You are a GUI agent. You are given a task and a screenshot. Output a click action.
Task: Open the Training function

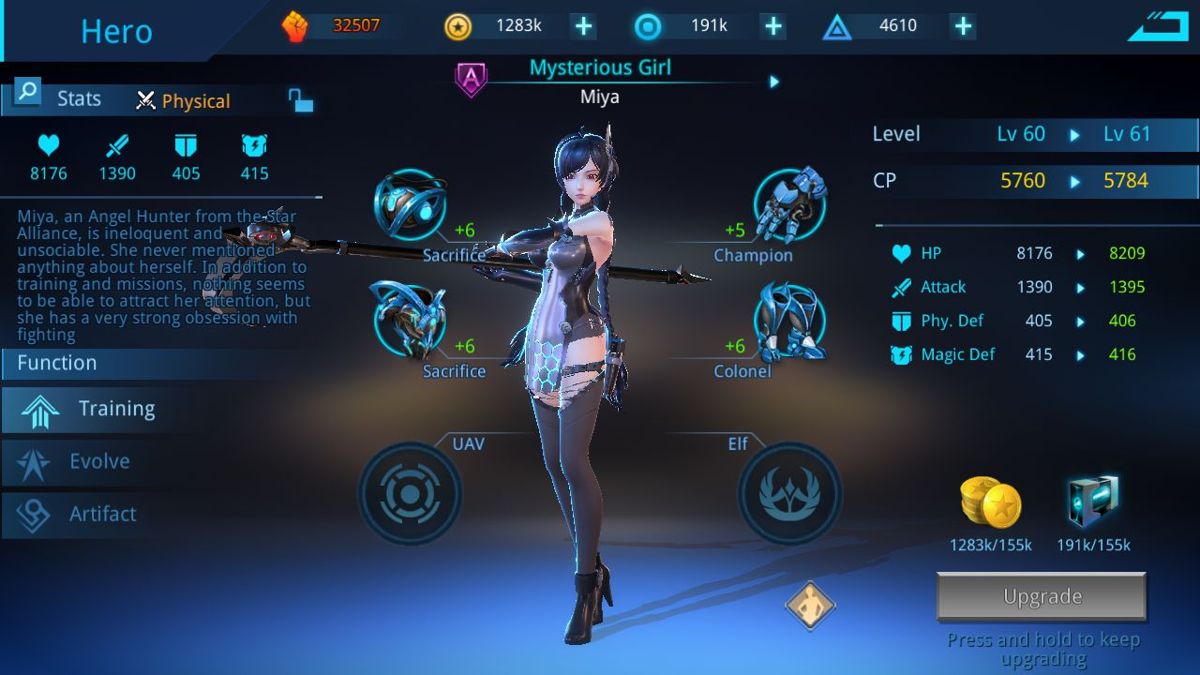(115, 409)
